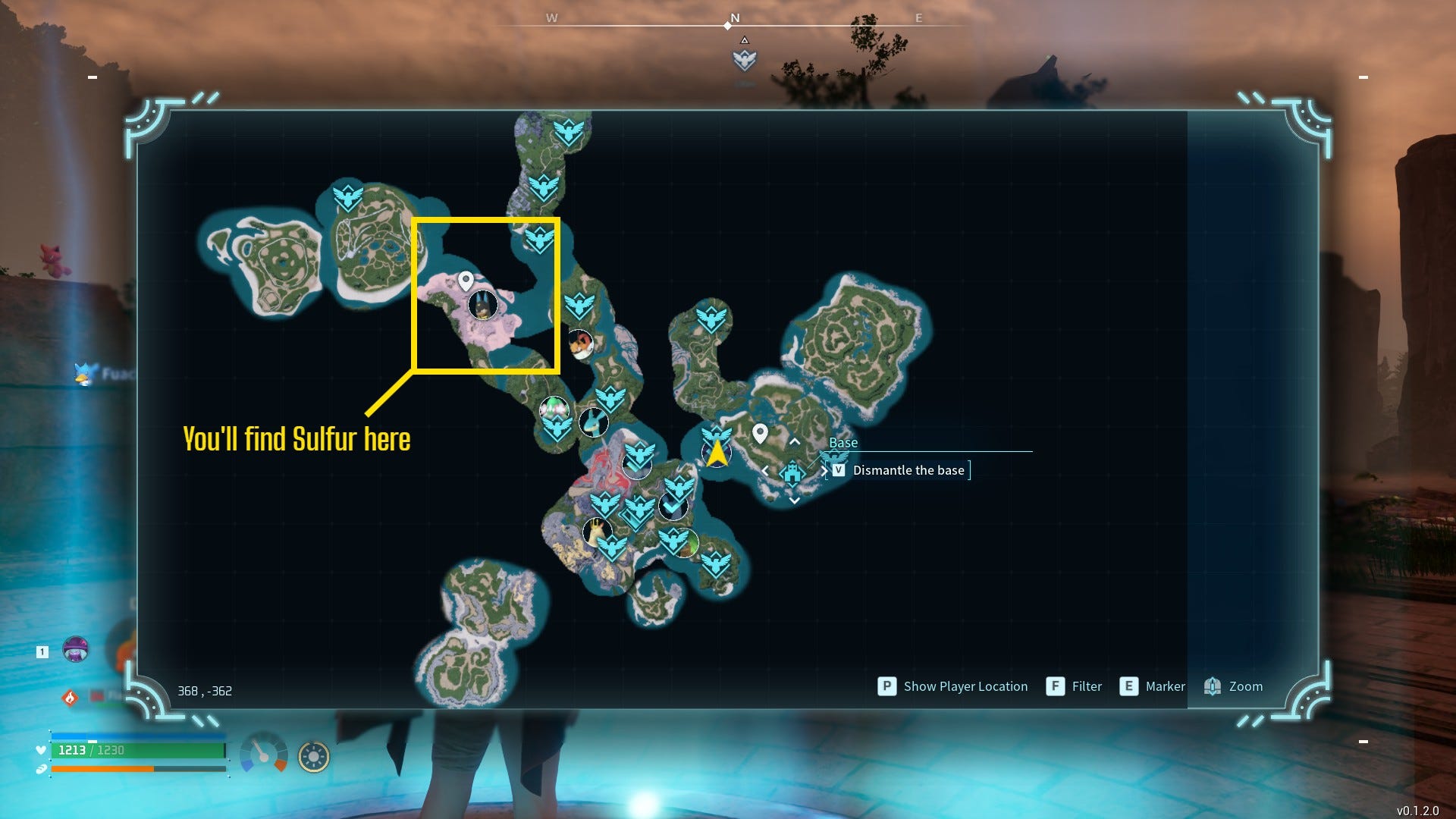Image resolution: width=1456 pixels, height=819 pixels.
Task: Click the clock icon near the status bars
Action: [x=313, y=755]
